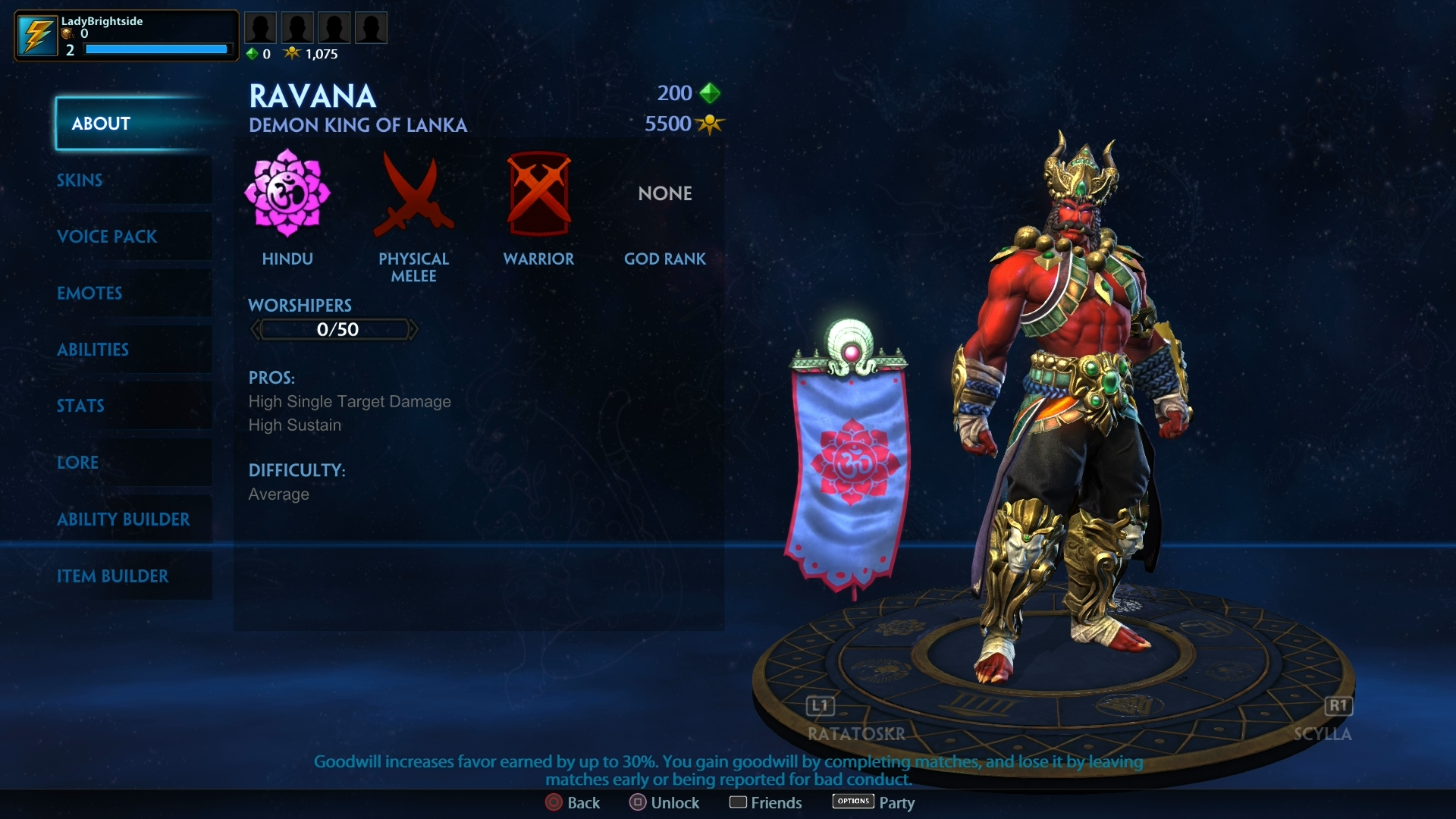Click the favor star icon showing 1,075
Image resolution: width=1456 pixels, height=819 pixels.
tap(293, 53)
